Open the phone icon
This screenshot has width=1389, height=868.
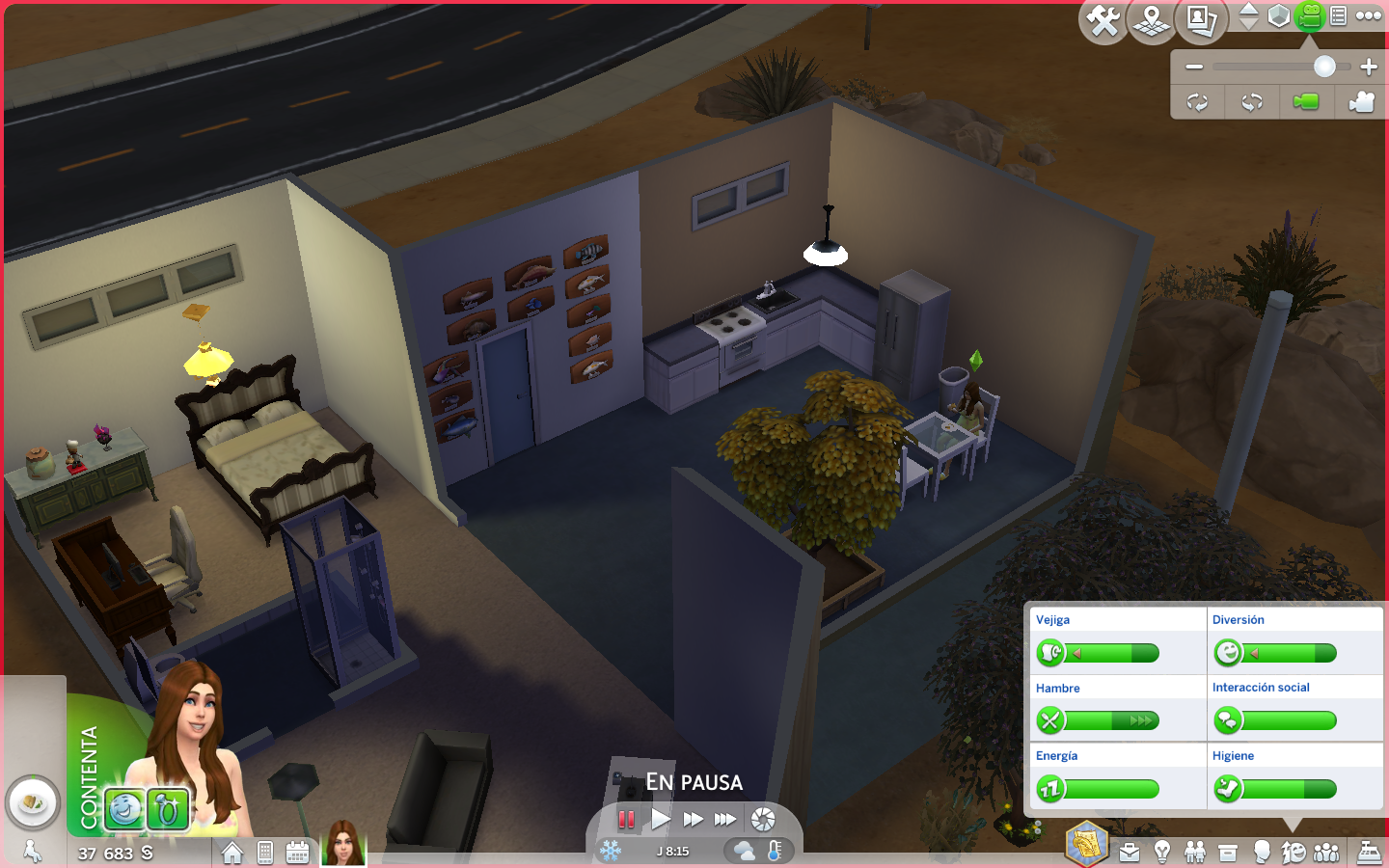pos(265,853)
